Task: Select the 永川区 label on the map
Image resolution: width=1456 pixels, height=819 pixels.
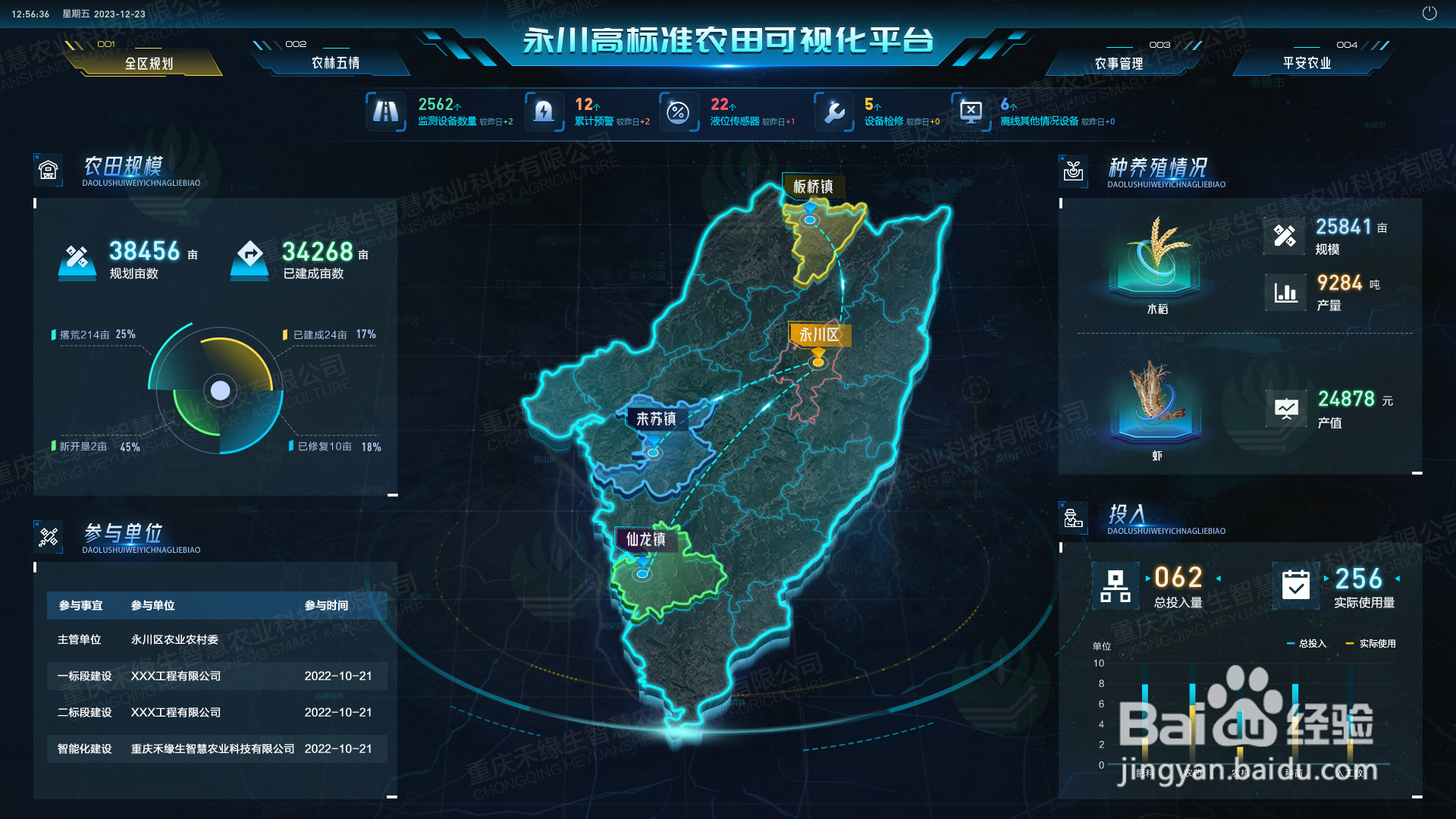Action: 820,334
